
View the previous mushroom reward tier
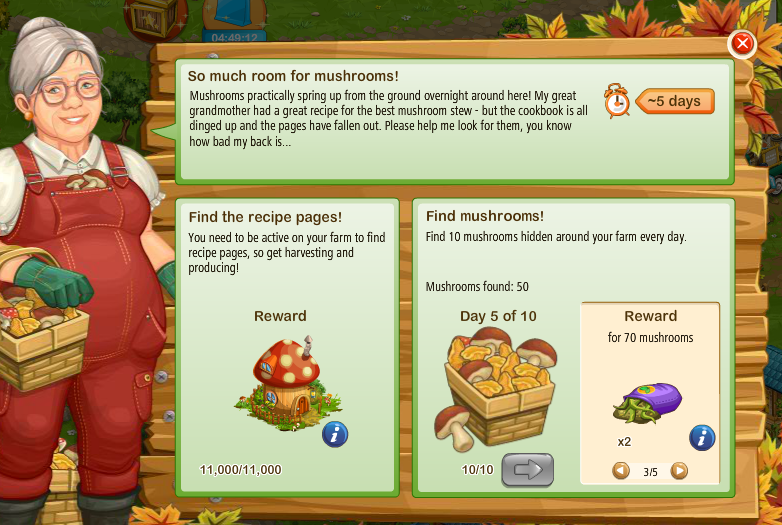tap(621, 470)
